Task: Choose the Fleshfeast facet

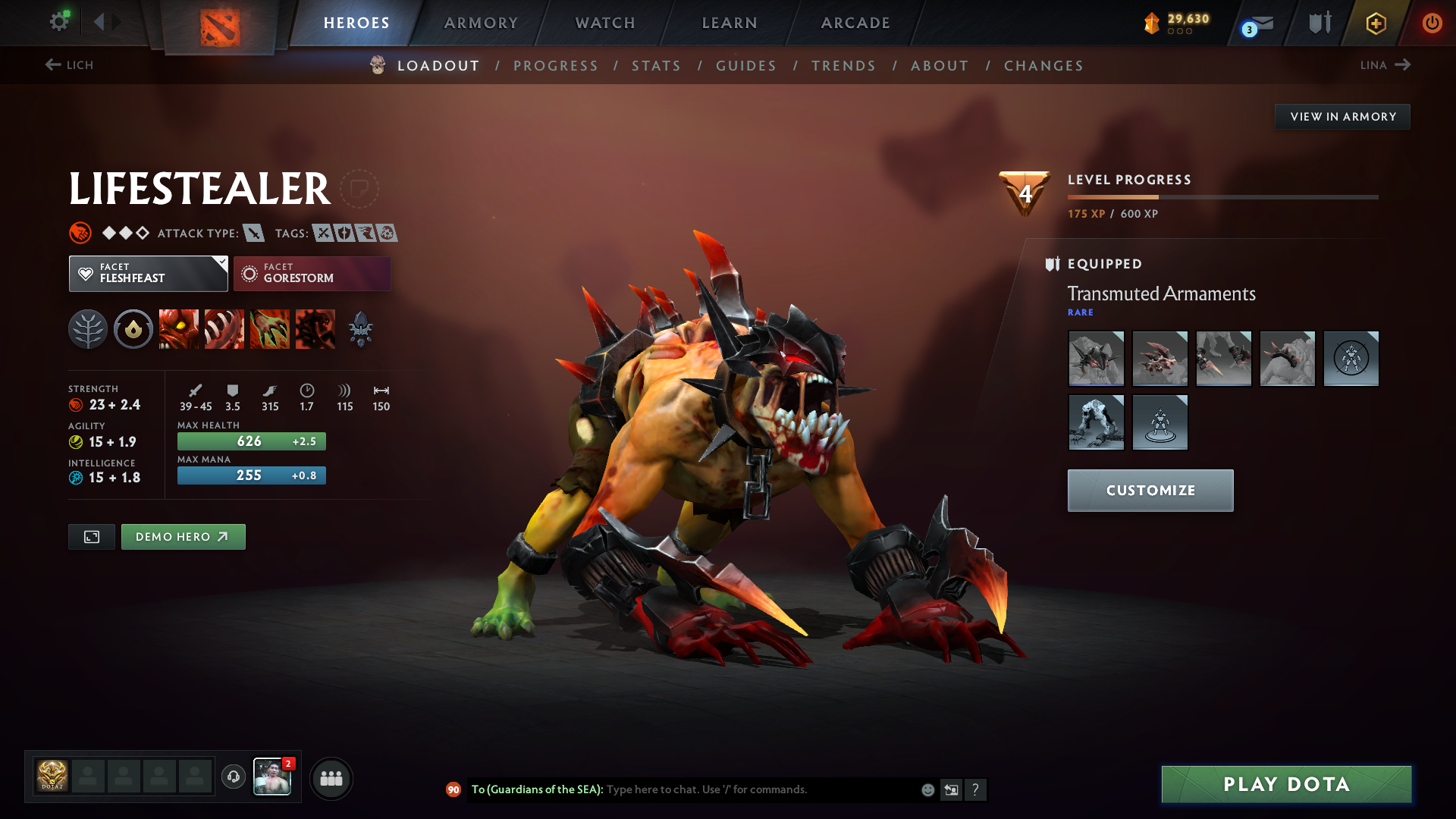Action: click(148, 274)
